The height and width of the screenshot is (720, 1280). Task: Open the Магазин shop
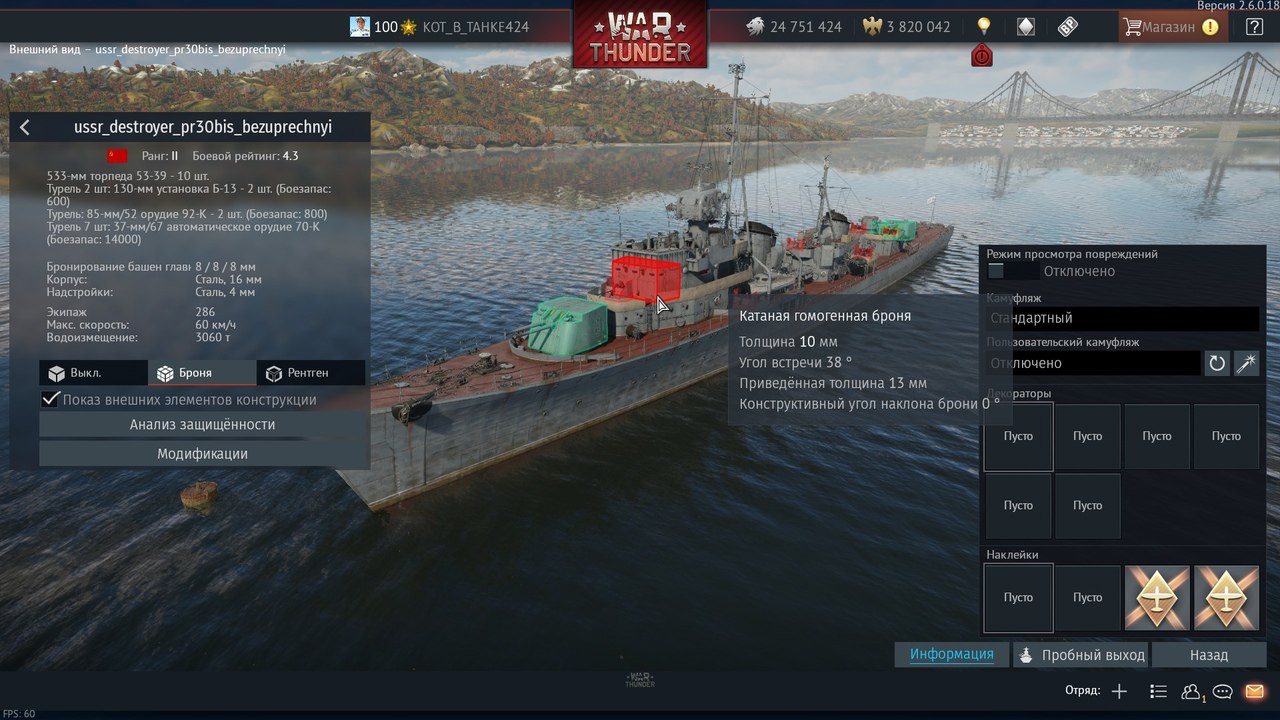click(1170, 27)
